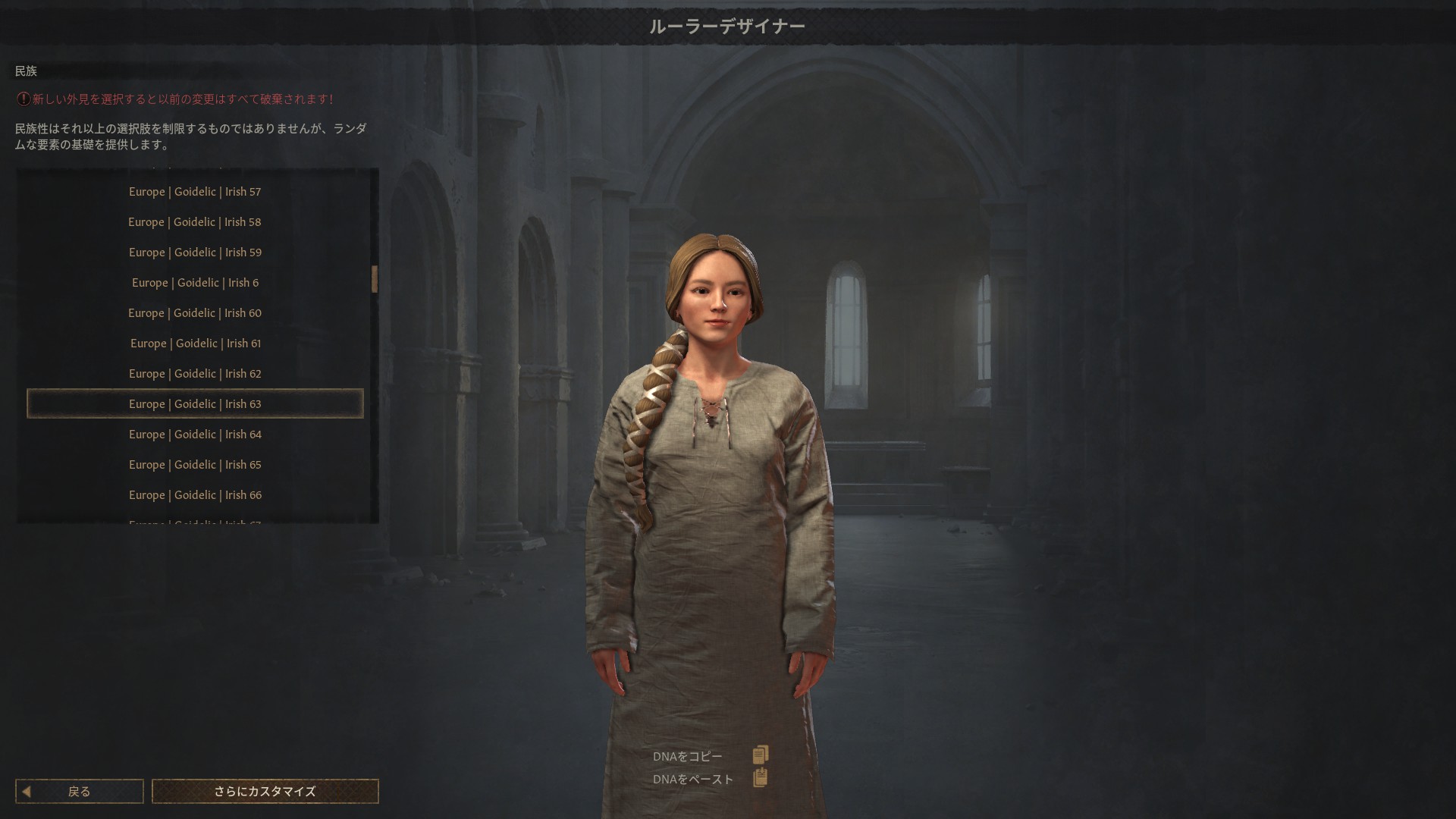Viewport: 1456px width, 819px height.
Task: Click the paste clipboard icon beside DNAをペースト
Action: 761,777
